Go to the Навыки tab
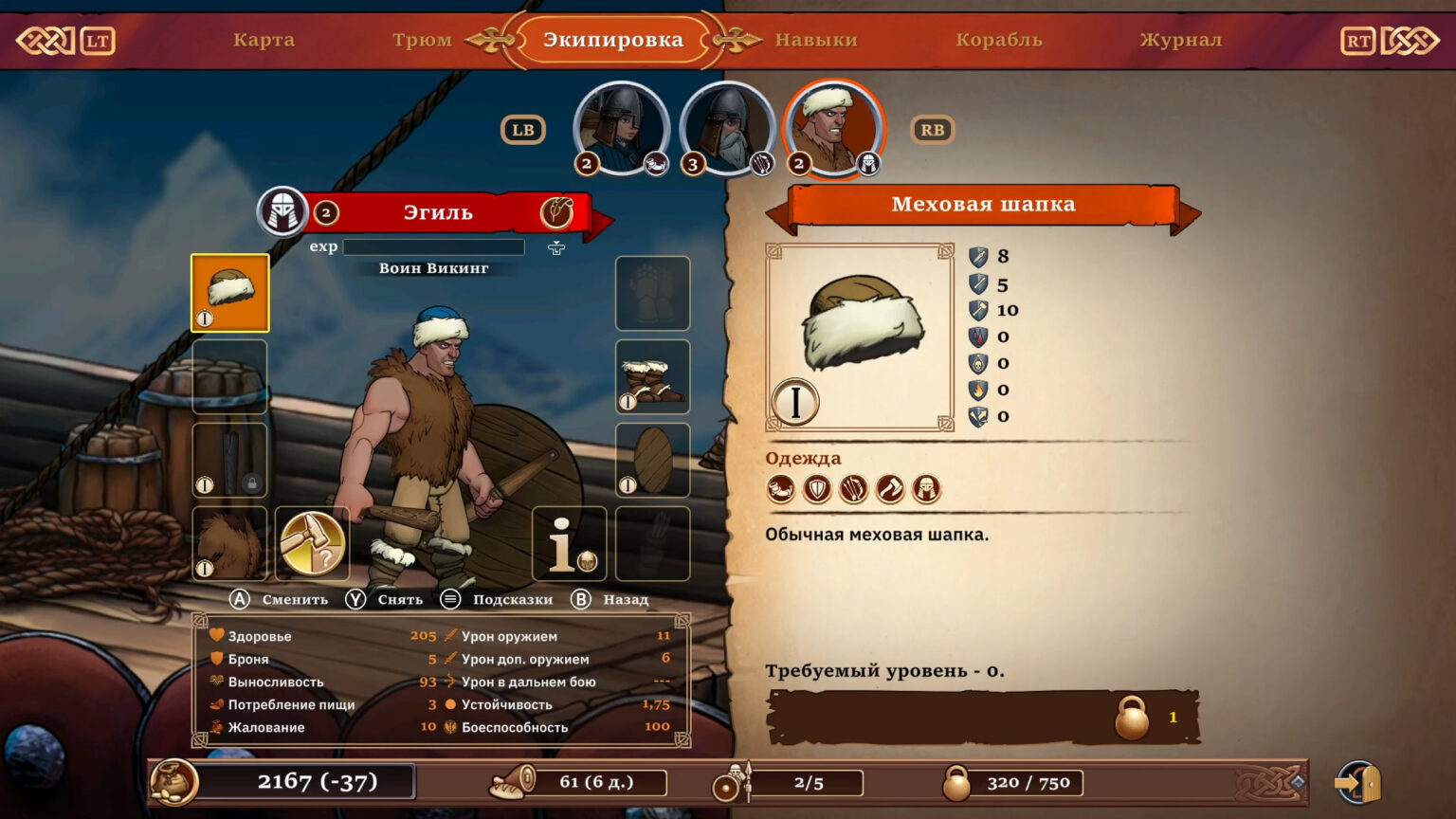The image size is (1456, 819). pyautogui.click(x=816, y=40)
